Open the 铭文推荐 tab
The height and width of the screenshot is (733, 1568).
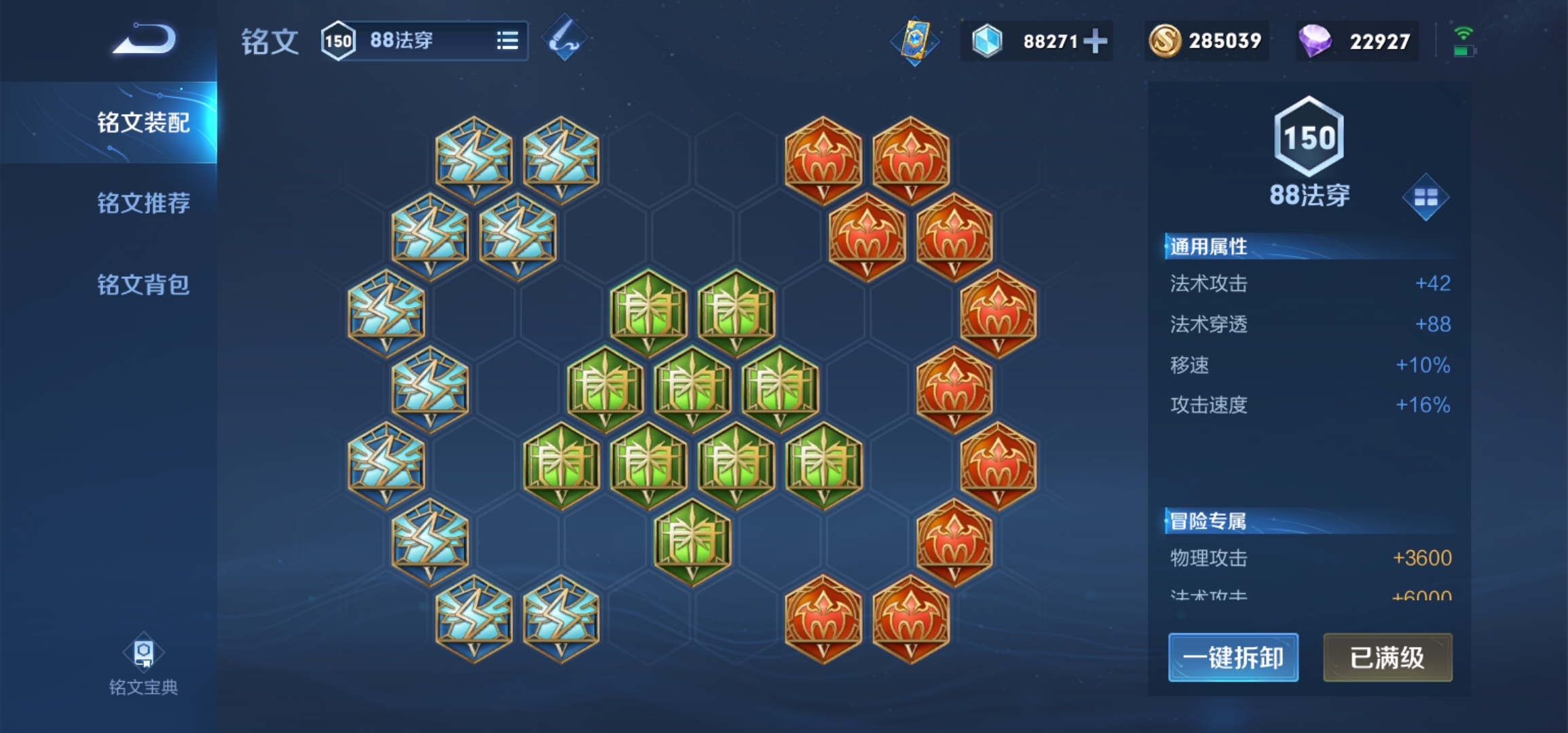143,203
